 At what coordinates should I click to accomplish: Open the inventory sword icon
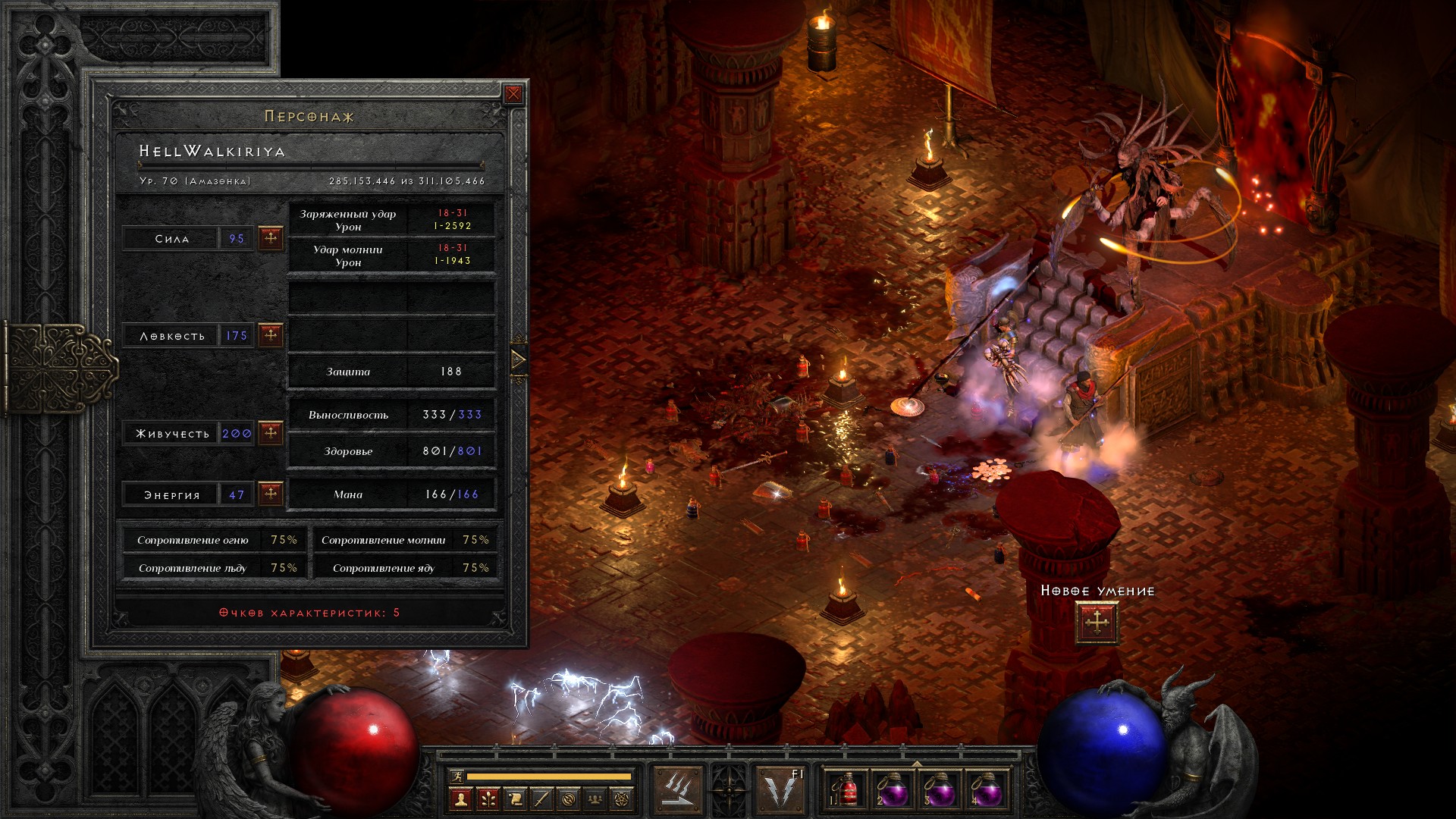(541, 799)
